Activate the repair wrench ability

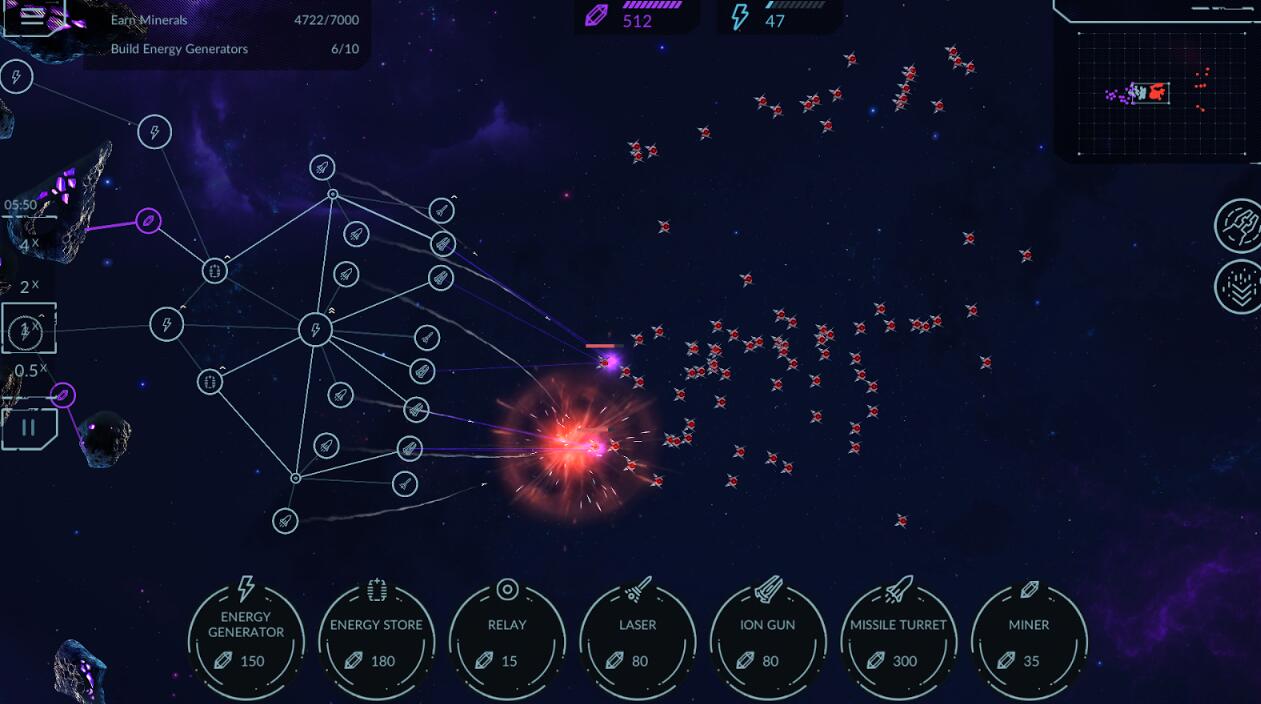(1238, 225)
